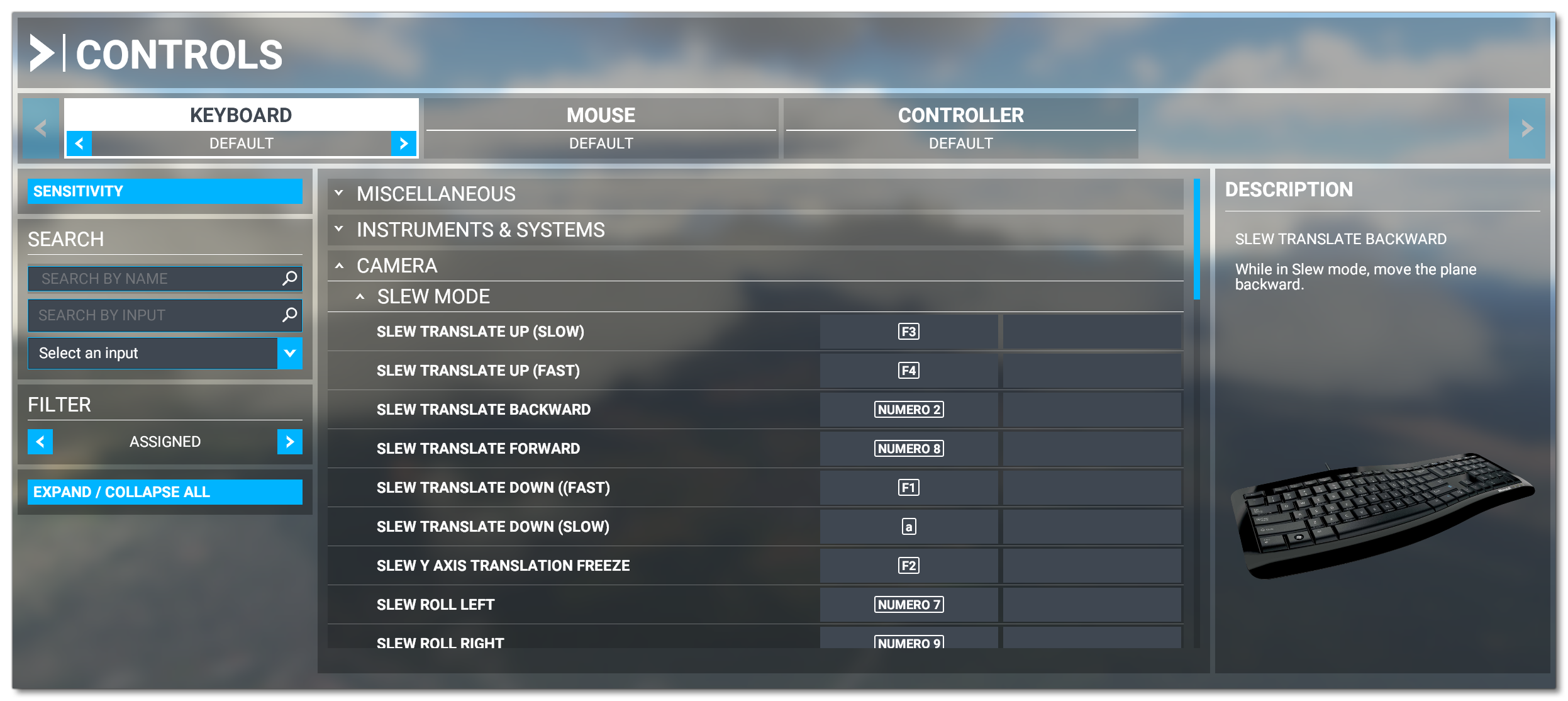The width and height of the screenshot is (1568, 701).
Task: Select the F3 binding for Slew Translate Up
Action: point(908,332)
